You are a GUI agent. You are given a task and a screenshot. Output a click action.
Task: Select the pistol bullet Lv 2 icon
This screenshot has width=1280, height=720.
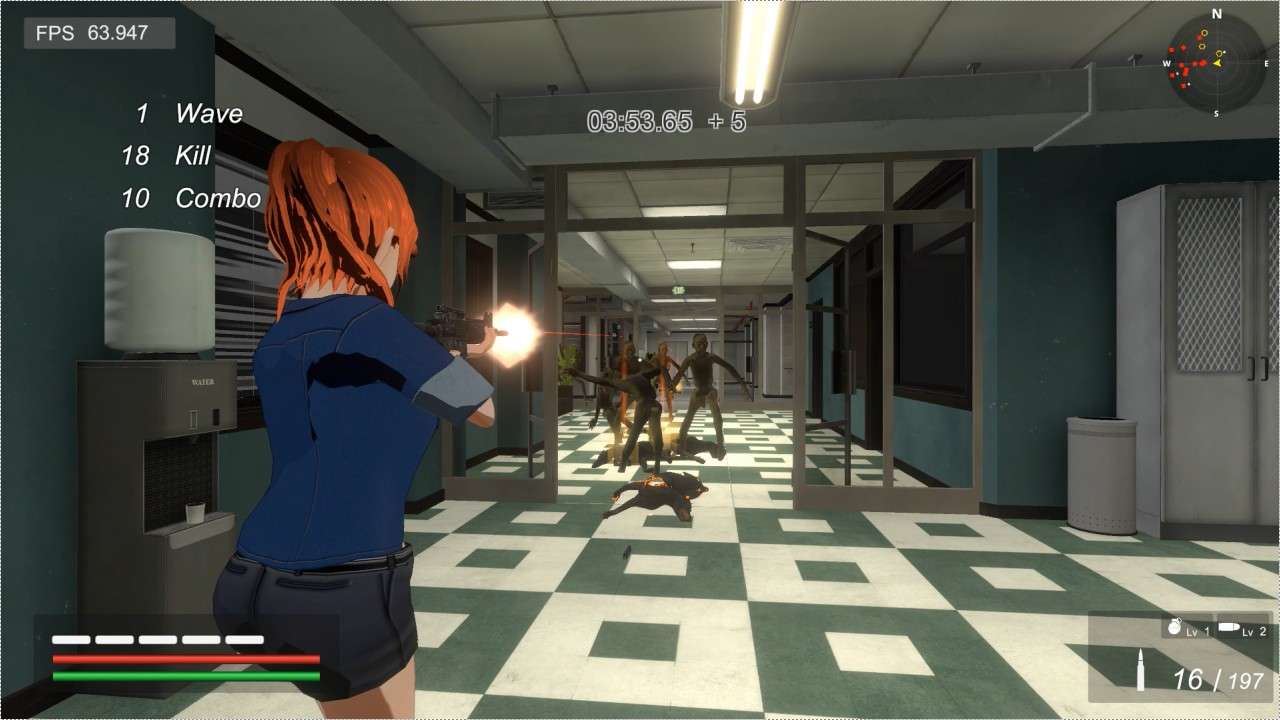click(1230, 627)
